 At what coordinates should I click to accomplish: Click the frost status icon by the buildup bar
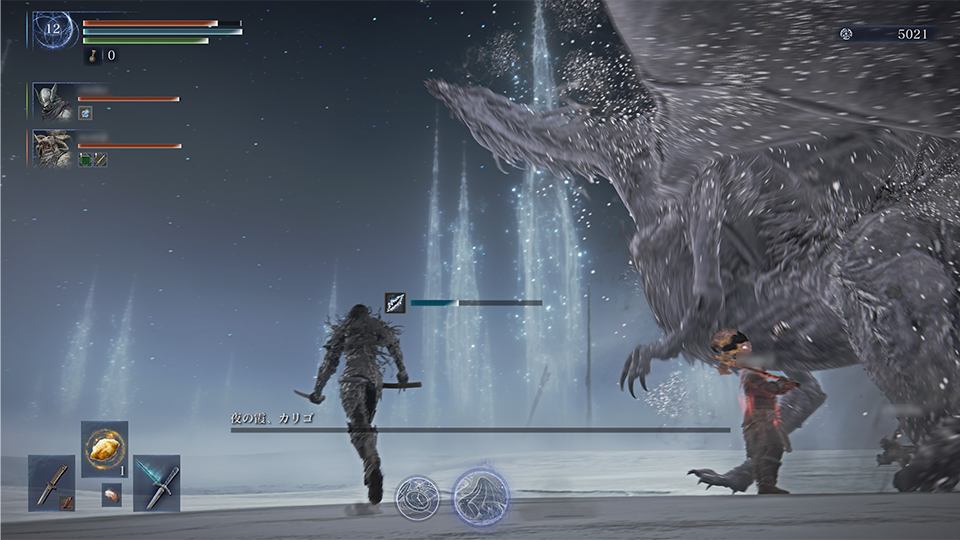coord(396,303)
